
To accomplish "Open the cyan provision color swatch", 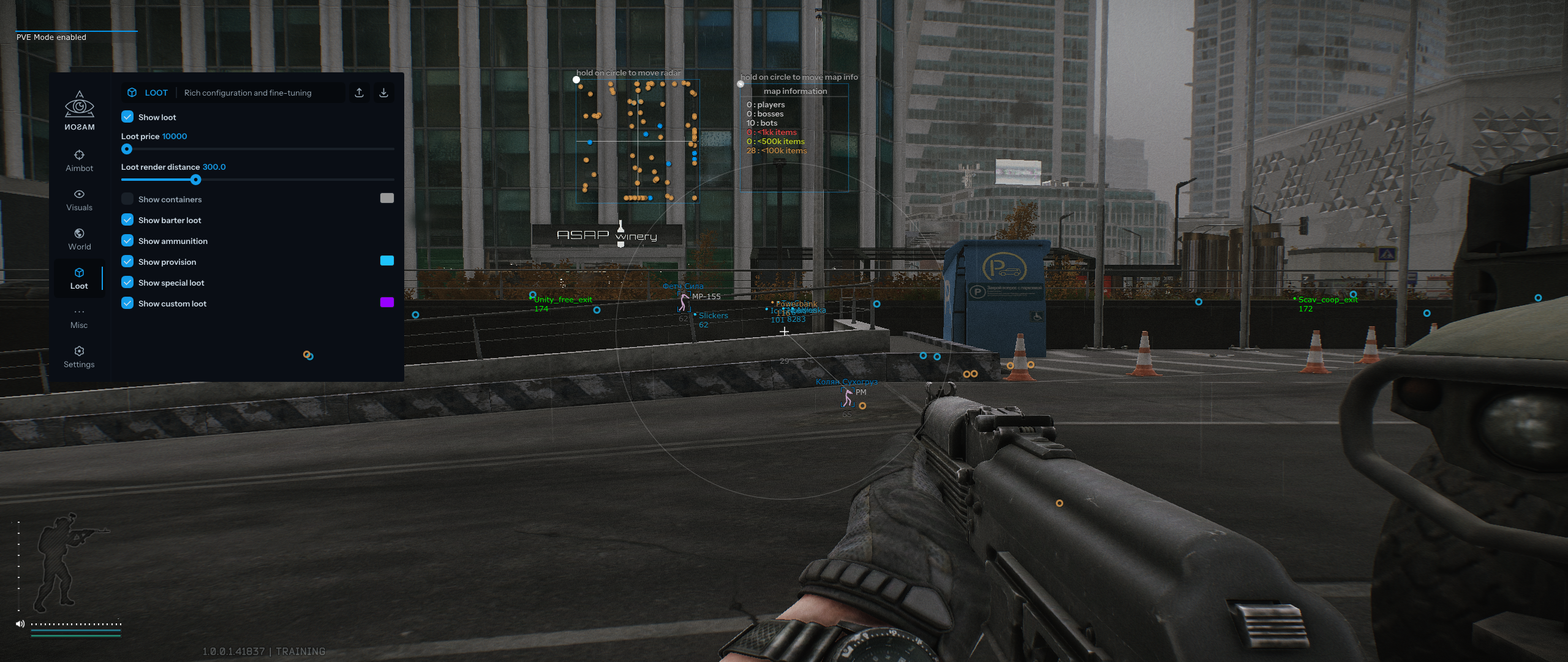I will pyautogui.click(x=386, y=261).
